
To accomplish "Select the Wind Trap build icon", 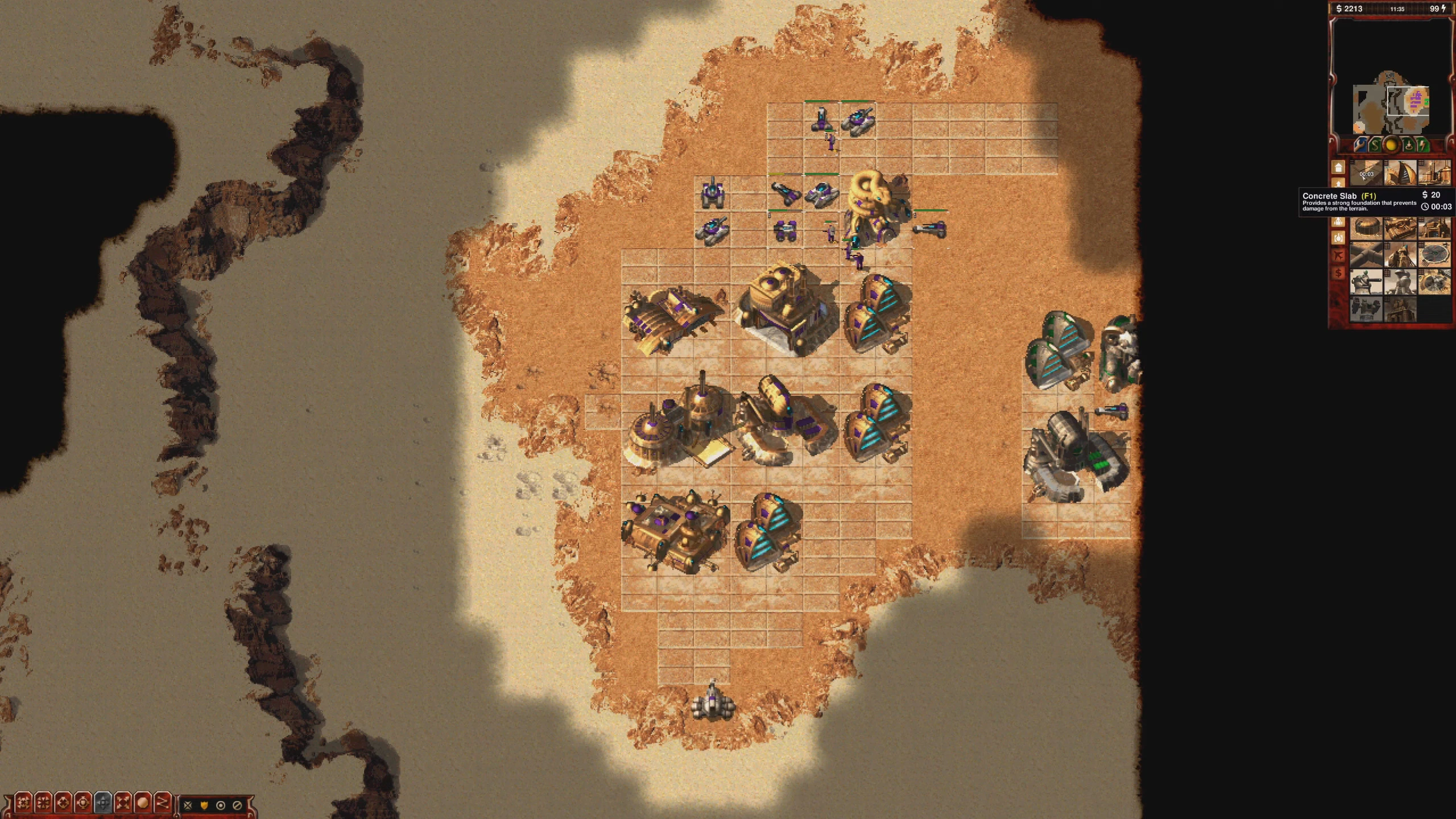I will coord(1400,173).
